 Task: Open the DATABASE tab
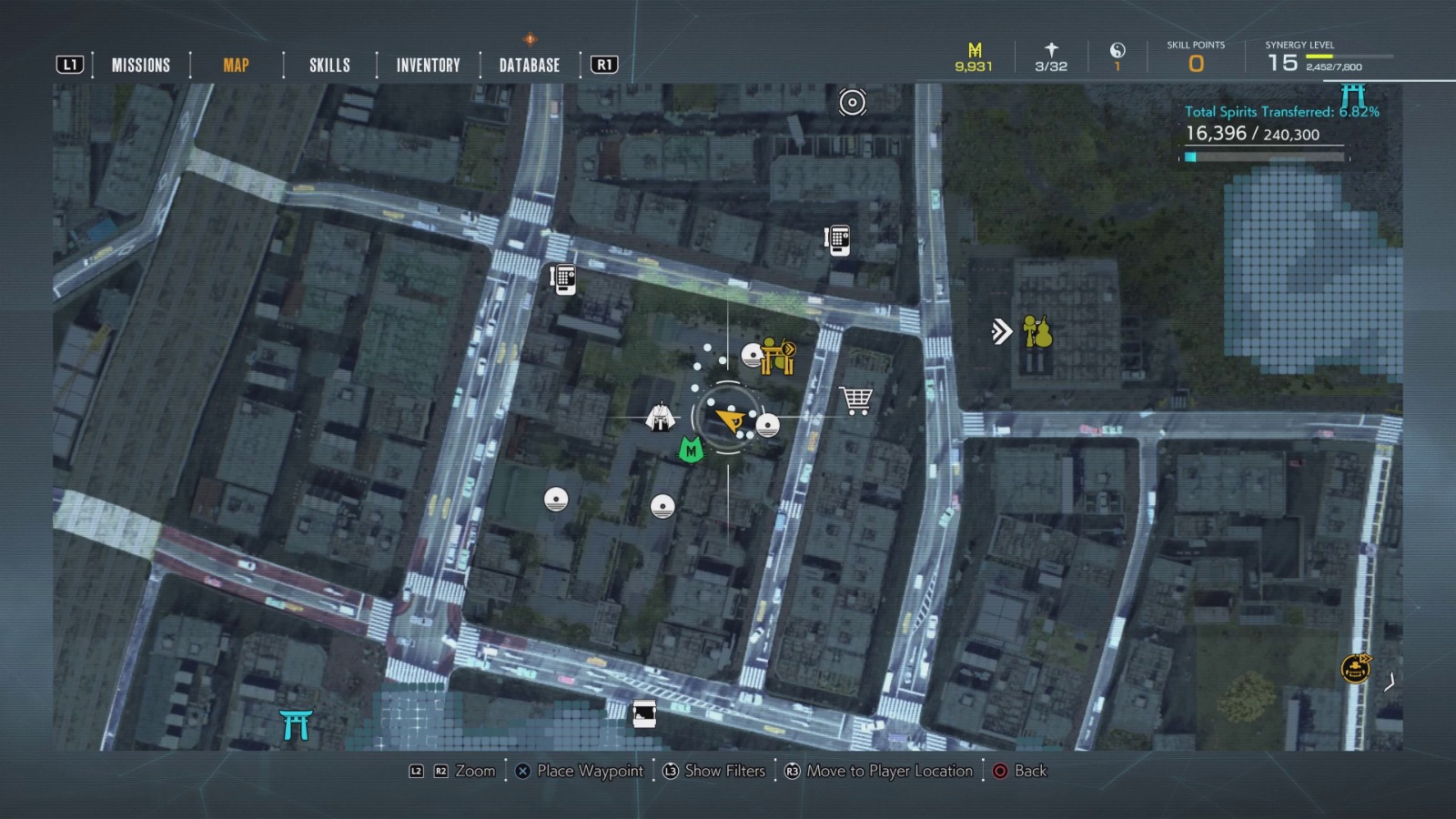(528, 65)
